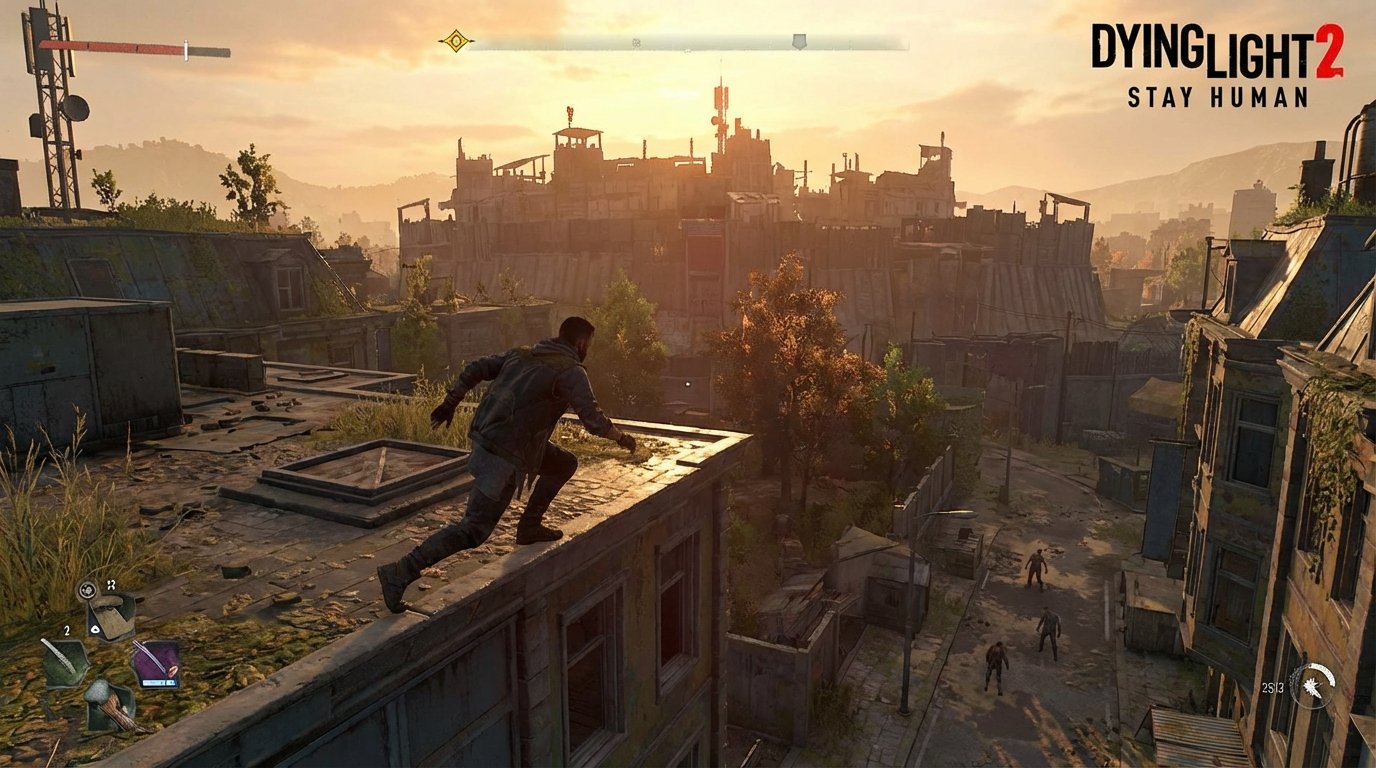Click the small flower marker mid-compass

(636, 42)
